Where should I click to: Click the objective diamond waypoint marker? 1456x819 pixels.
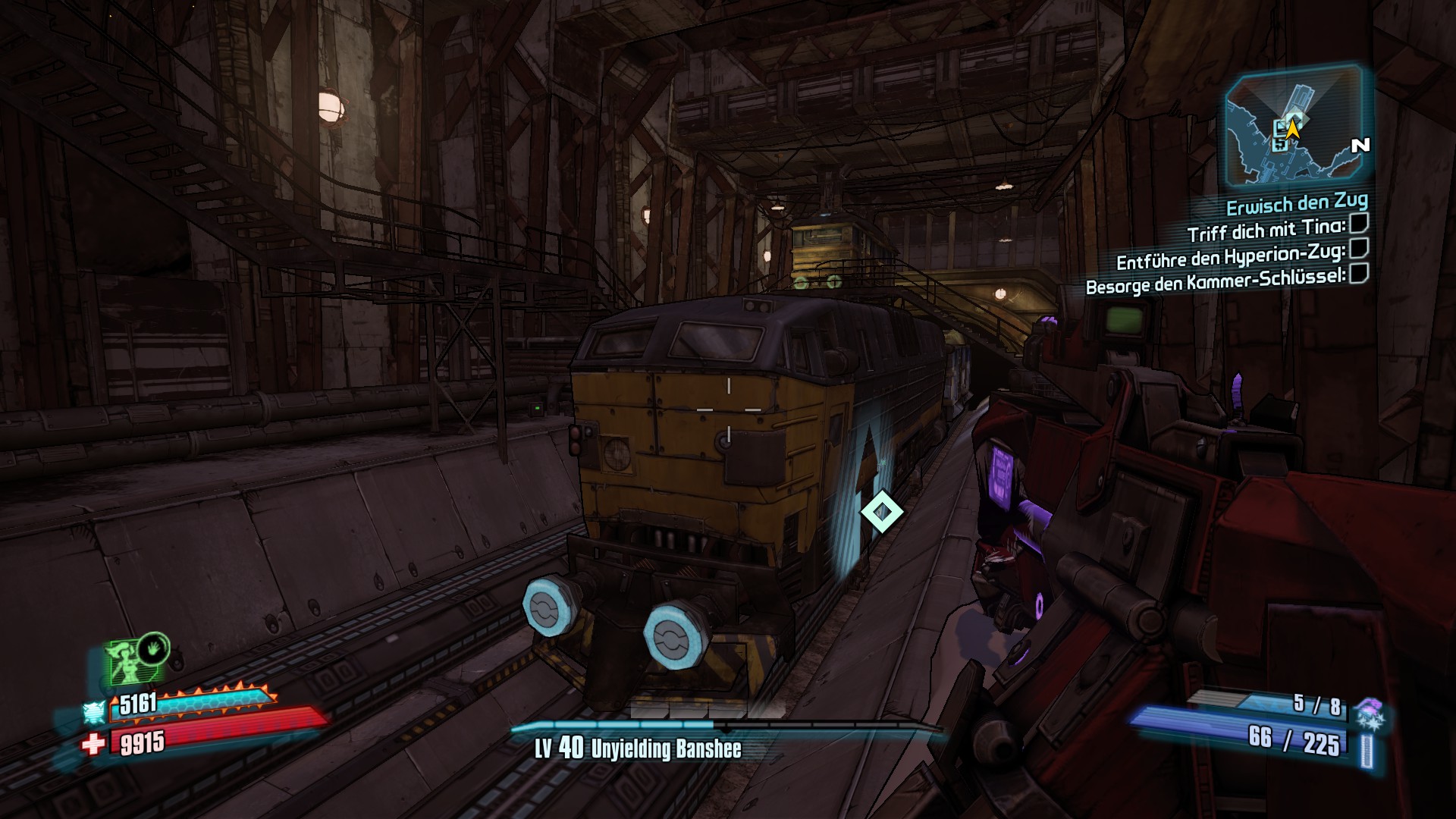pos(882,512)
